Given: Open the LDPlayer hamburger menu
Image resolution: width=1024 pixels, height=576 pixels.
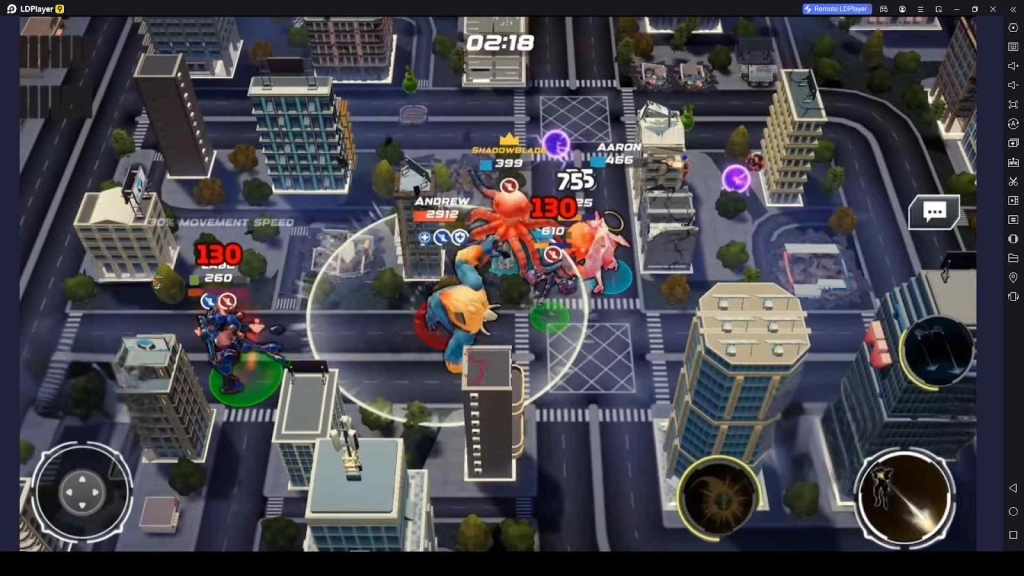Looking at the screenshot, I should click(x=920, y=9).
